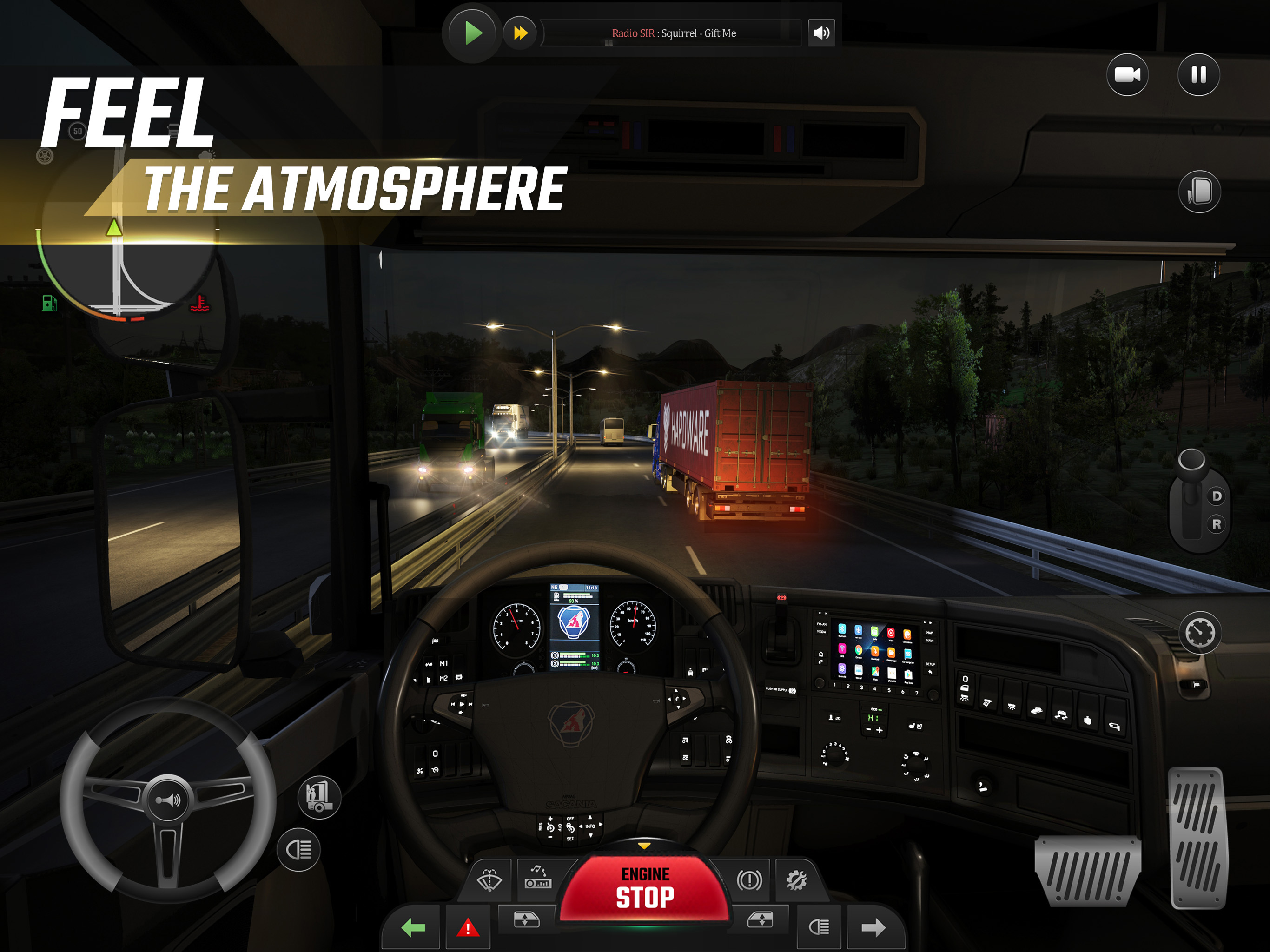Switch the camera view
The image size is (1270, 952).
1127,75
